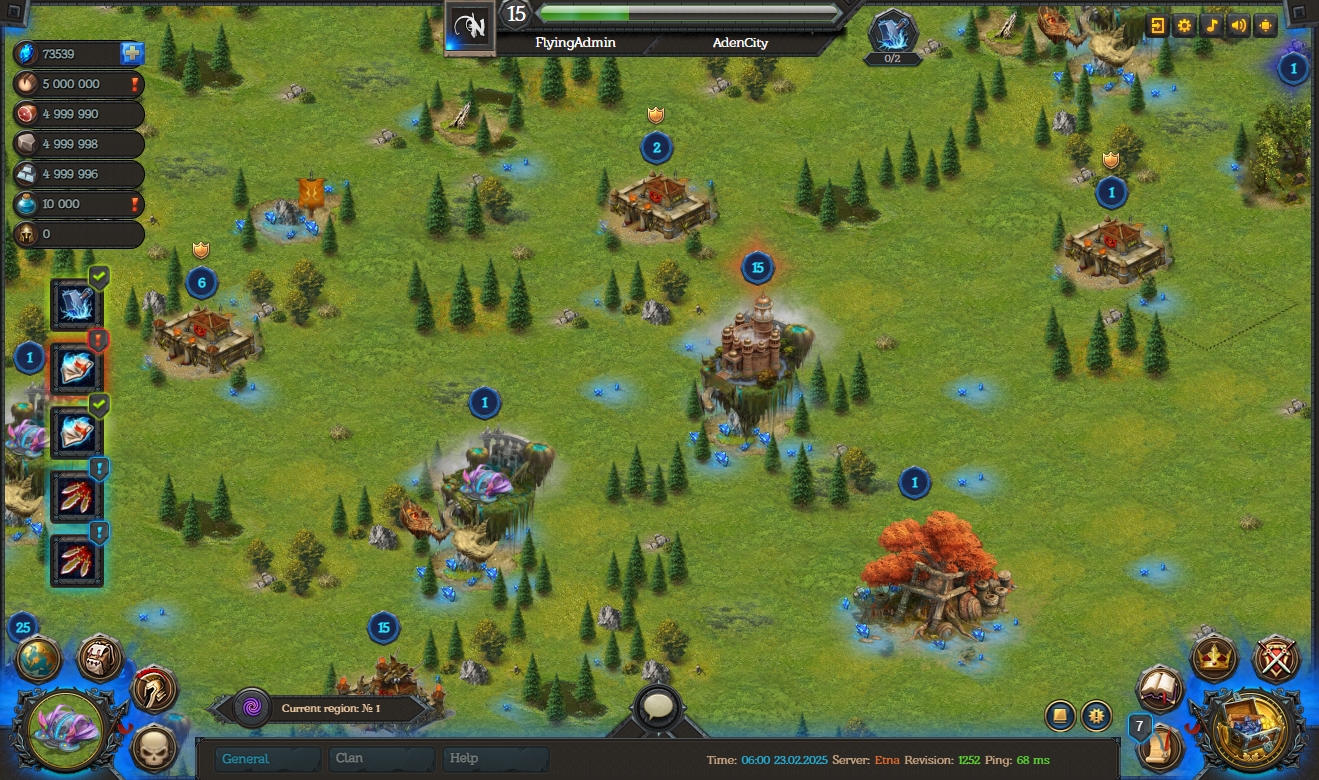Toggle fullscreen with the arrows button
Viewport: 1319px width, 780px height.
[1266, 26]
